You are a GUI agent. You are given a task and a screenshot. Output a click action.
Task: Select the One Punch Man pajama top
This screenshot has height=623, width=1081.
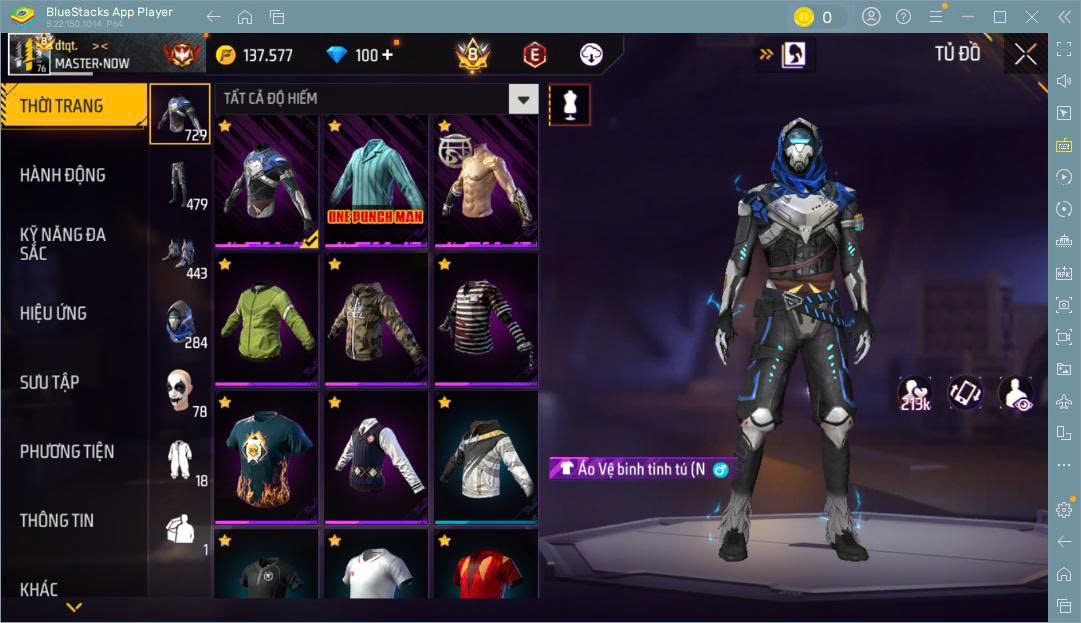coord(374,180)
